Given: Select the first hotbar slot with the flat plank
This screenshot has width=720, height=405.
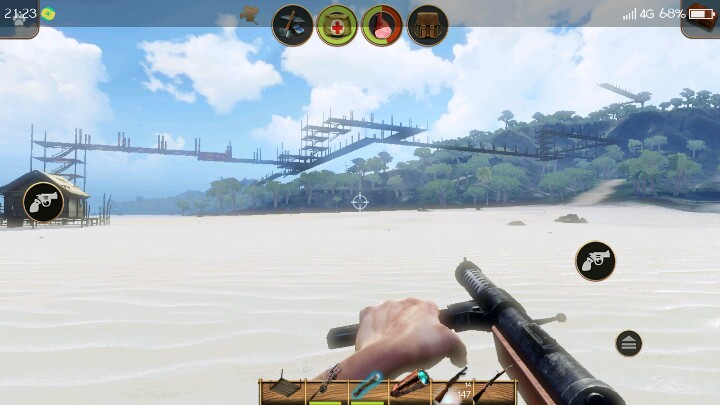Looking at the screenshot, I should [x=283, y=387].
